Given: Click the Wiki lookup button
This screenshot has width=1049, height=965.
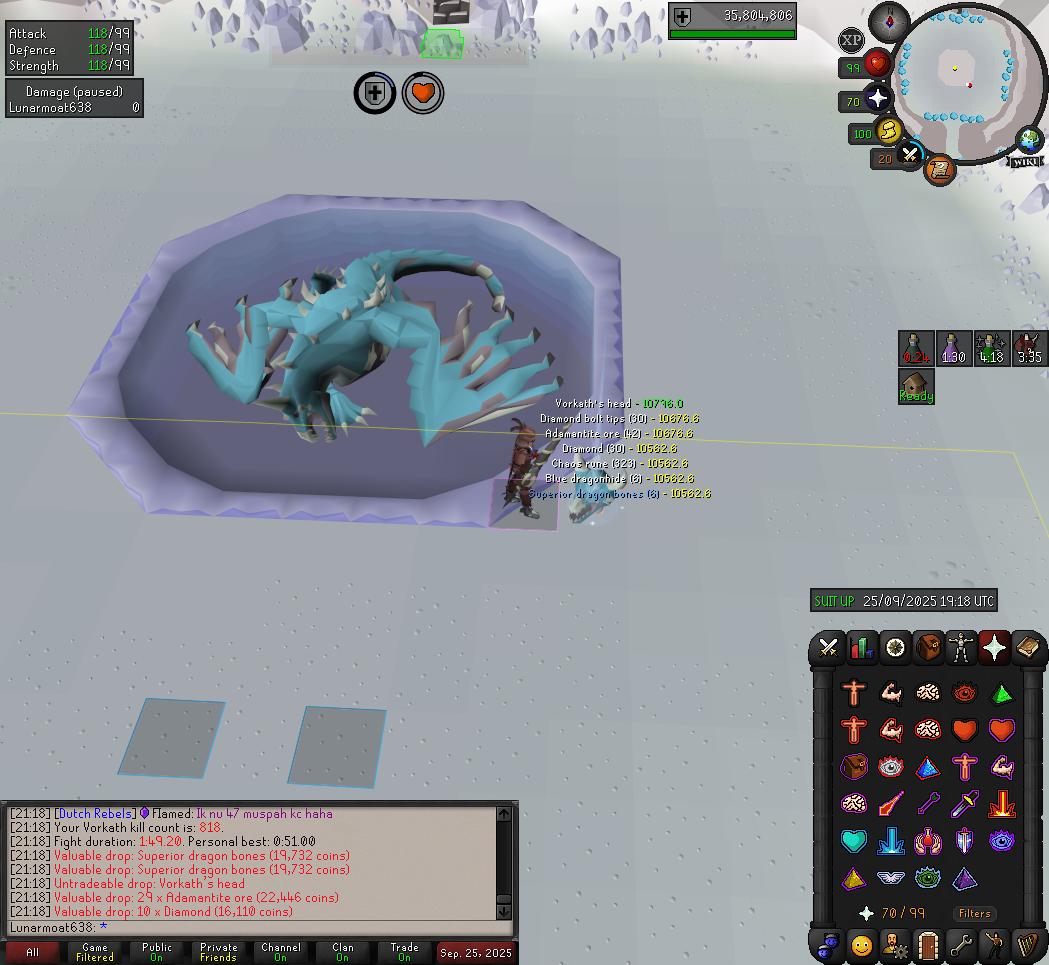Looking at the screenshot, I should (1025, 161).
